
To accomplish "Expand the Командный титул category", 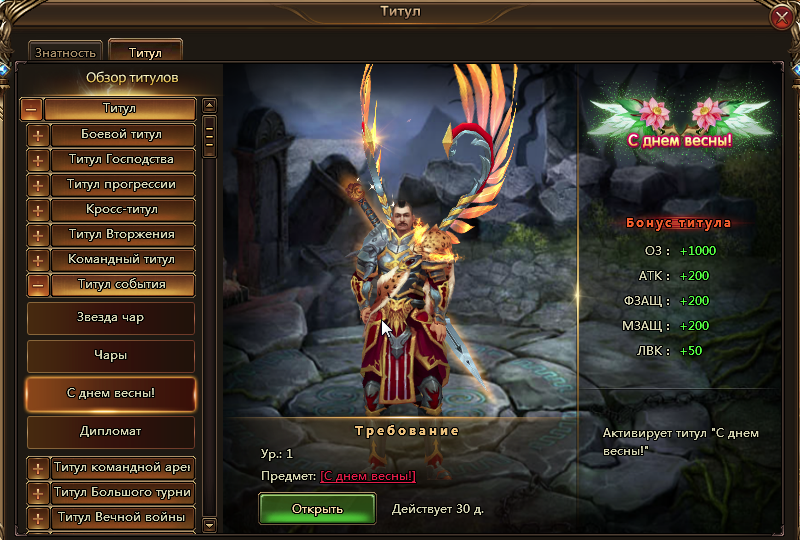I will coord(38,260).
